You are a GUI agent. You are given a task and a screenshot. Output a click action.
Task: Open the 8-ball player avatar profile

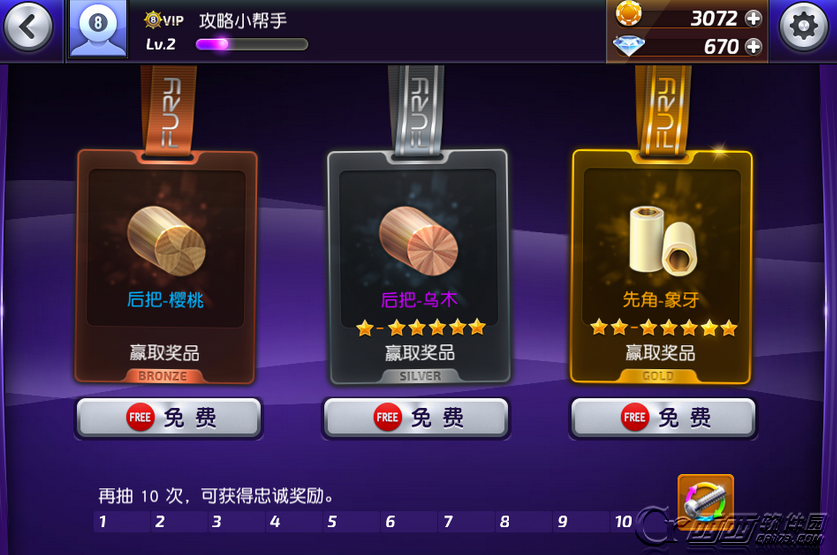(97, 28)
